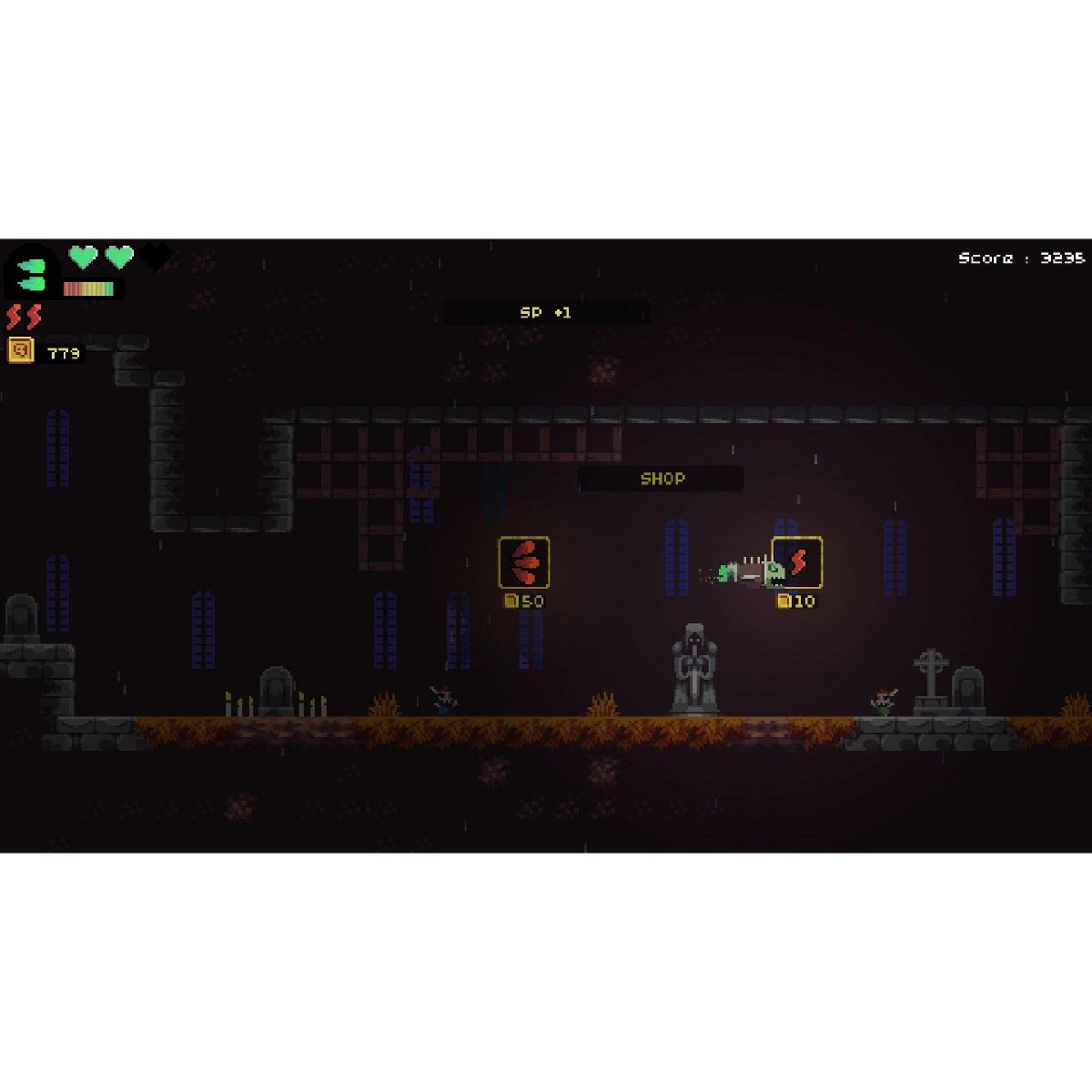Click the gold coin currency icon
This screenshot has height=1092, width=1092.
21,350
